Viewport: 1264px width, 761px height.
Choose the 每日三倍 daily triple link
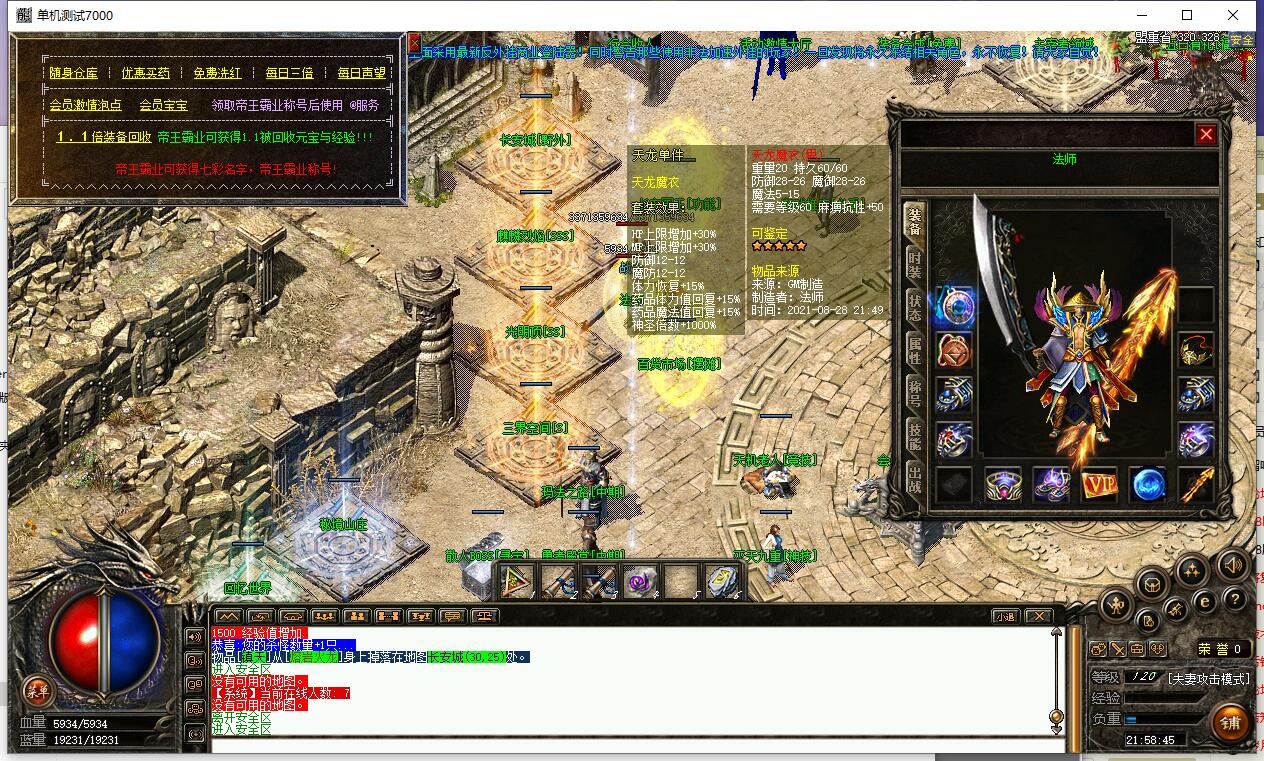[x=289, y=73]
